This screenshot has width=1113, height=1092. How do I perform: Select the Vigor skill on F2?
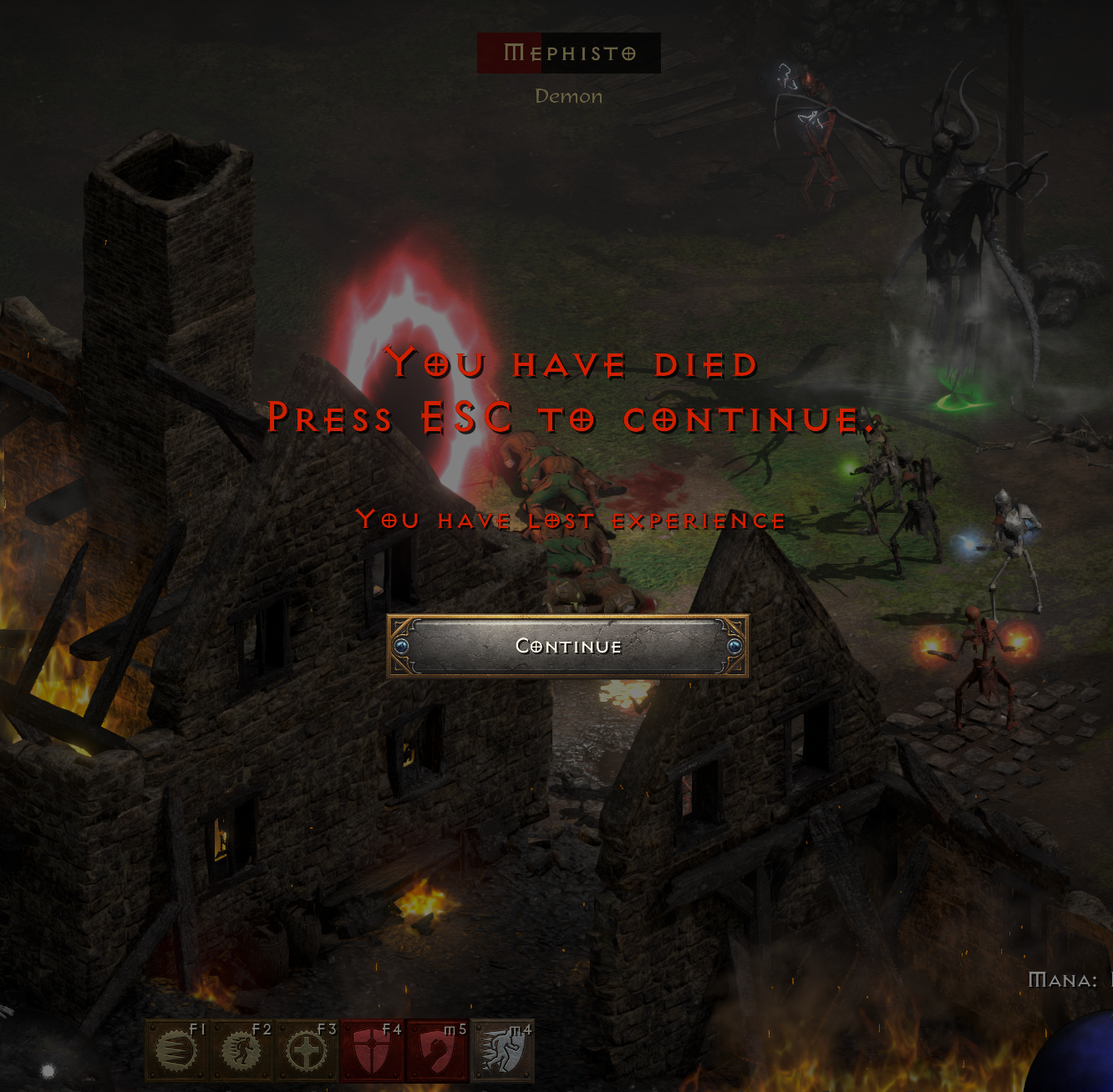(241, 1049)
